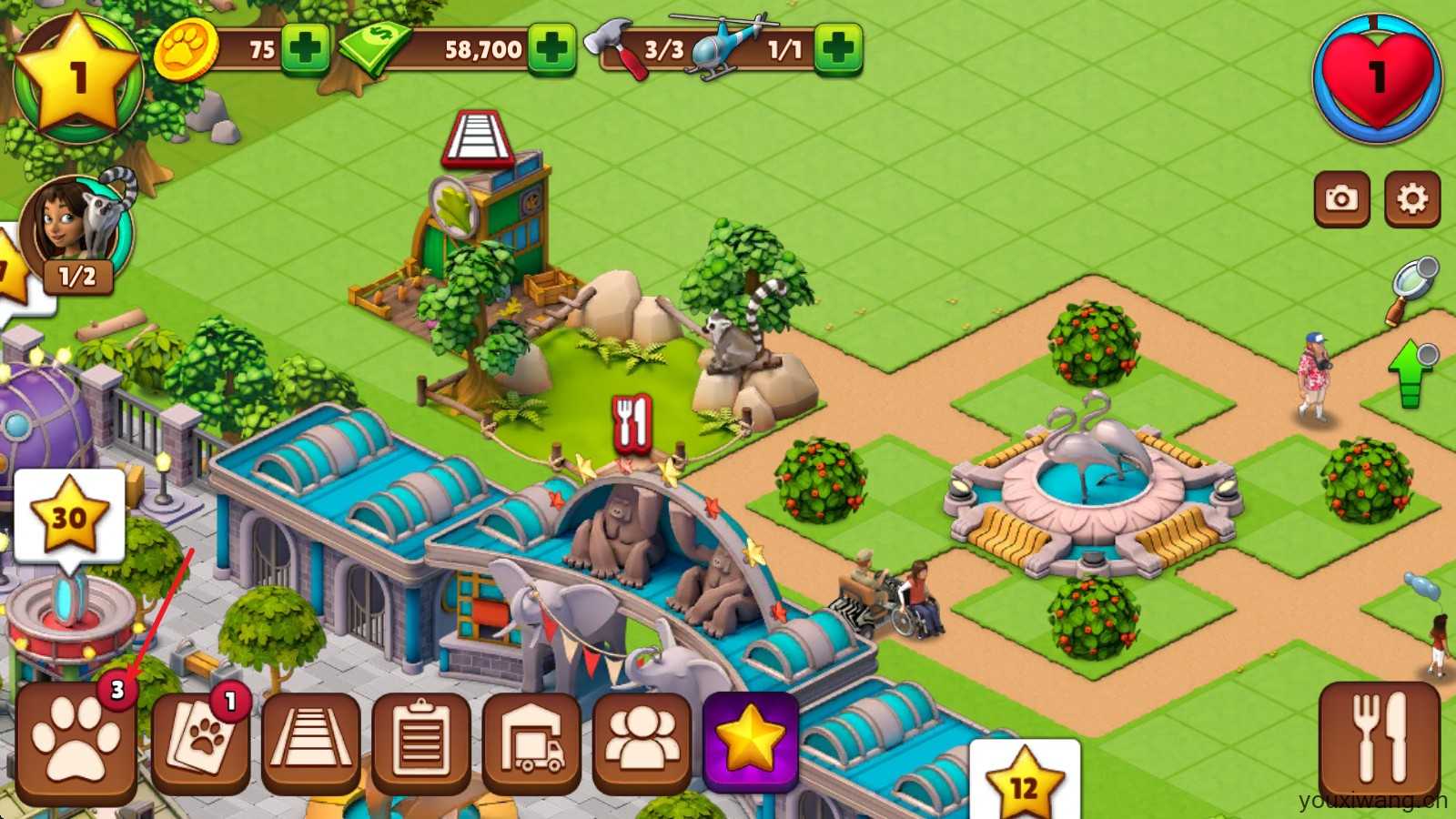Image resolution: width=1456 pixels, height=819 pixels.
Task: Open the animal cards collection
Action: [201, 742]
